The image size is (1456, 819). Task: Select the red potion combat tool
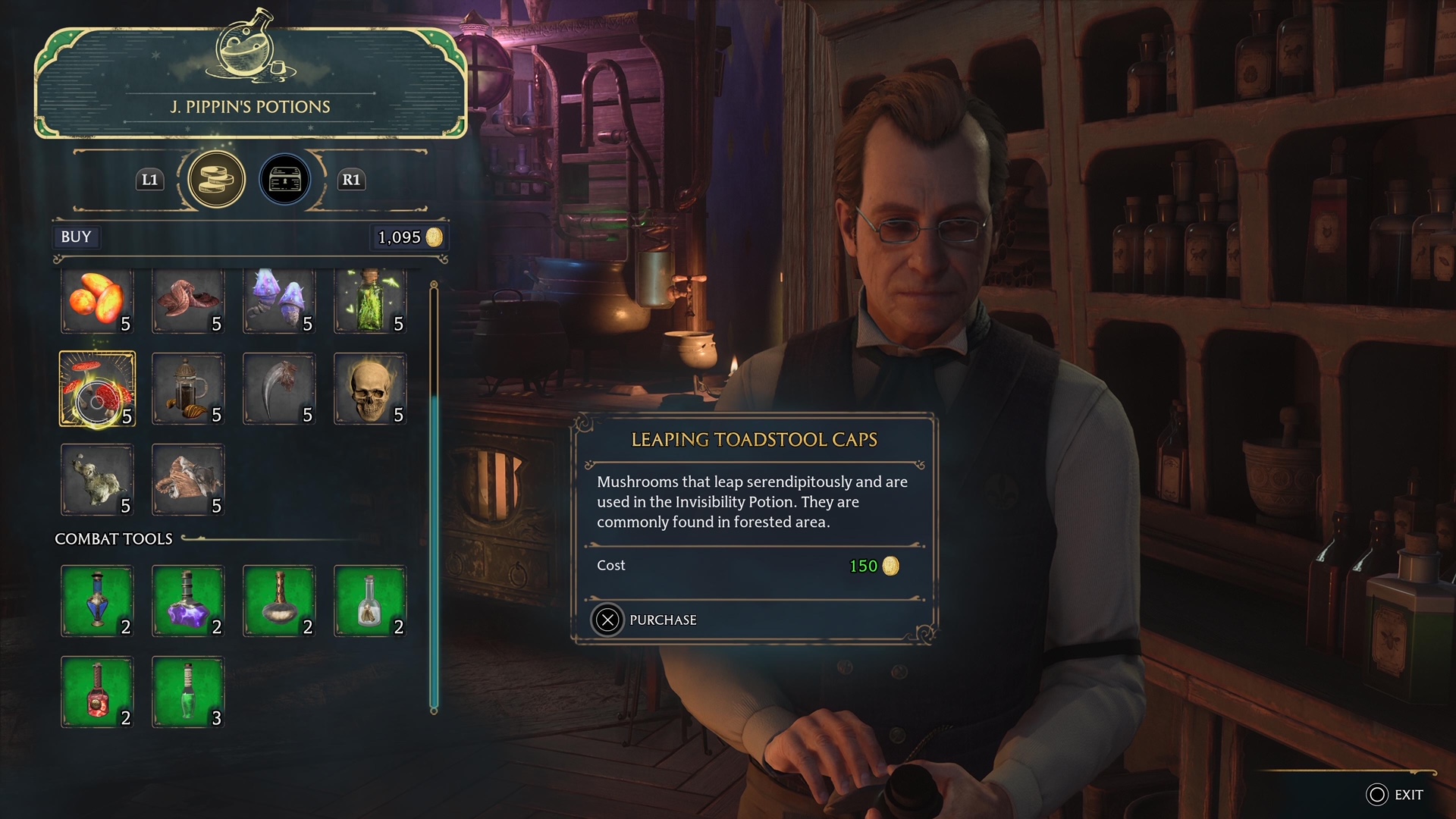97,692
